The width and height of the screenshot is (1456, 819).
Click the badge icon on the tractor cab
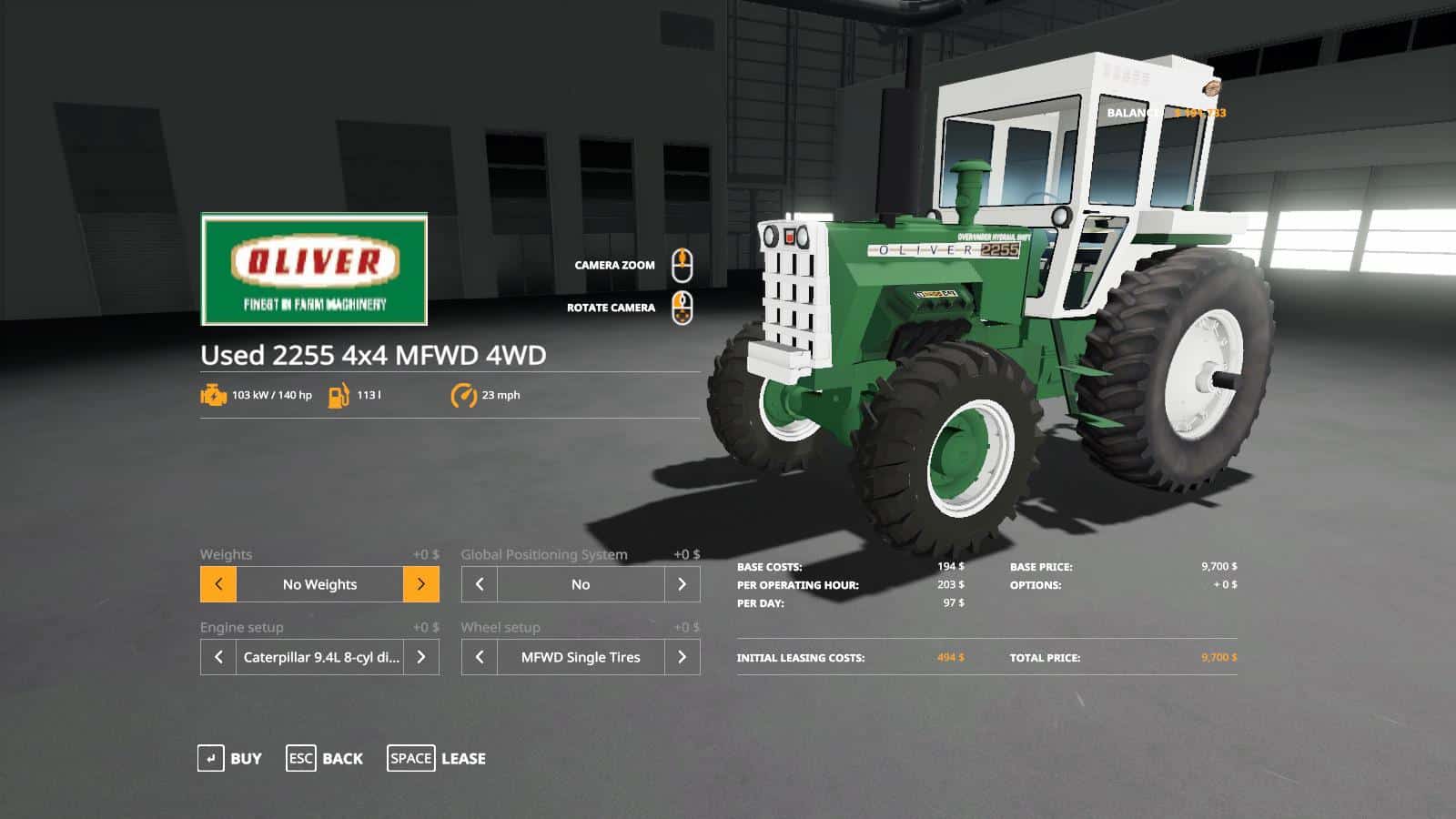1210,87
